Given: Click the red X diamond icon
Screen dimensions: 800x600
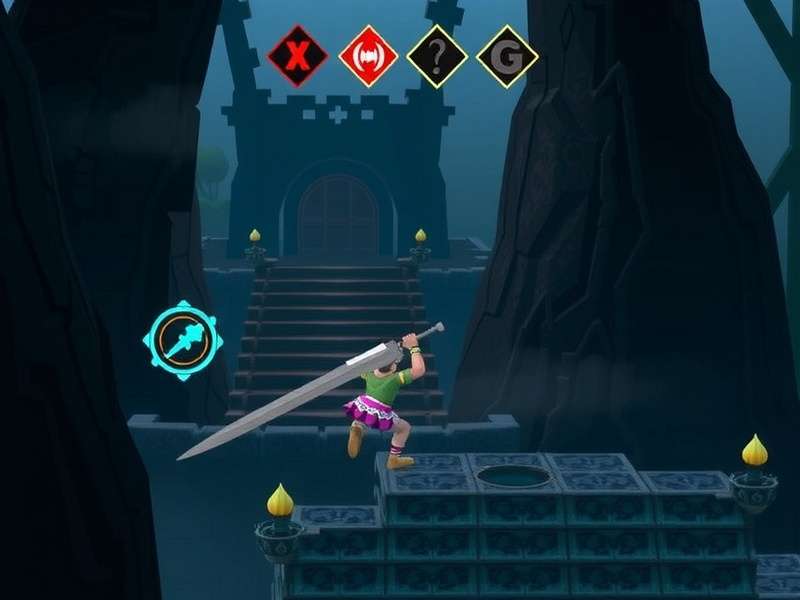Looking at the screenshot, I should (x=298, y=56).
